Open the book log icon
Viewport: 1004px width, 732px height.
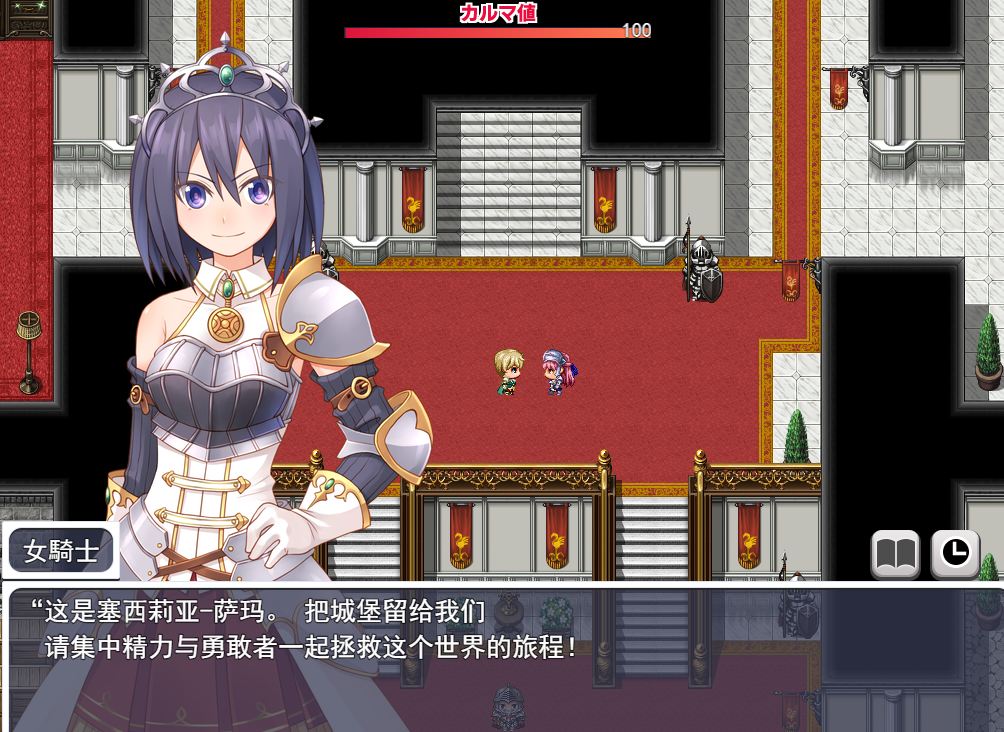[x=895, y=553]
